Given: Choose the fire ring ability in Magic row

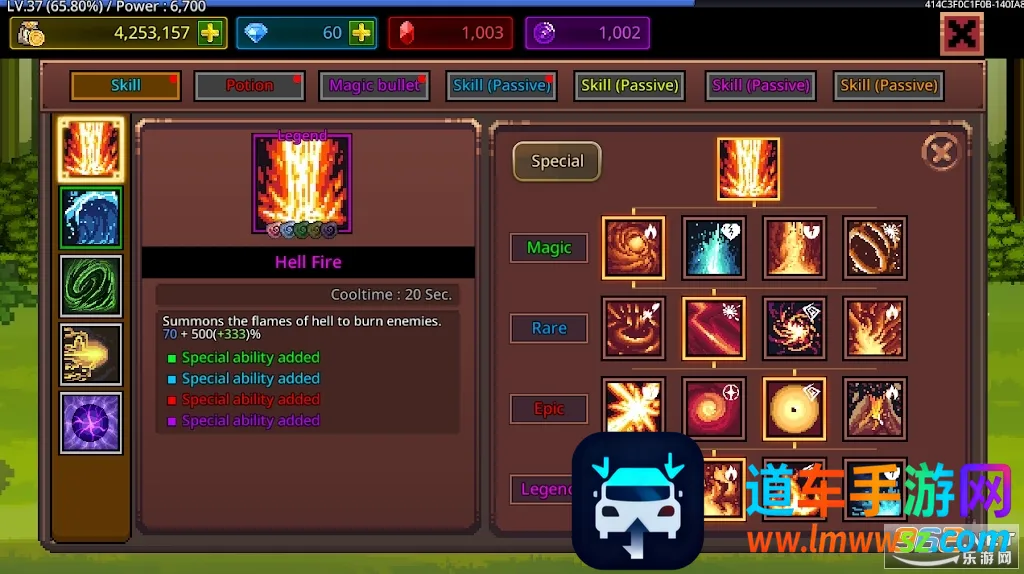Looking at the screenshot, I should pyautogui.click(x=874, y=248).
